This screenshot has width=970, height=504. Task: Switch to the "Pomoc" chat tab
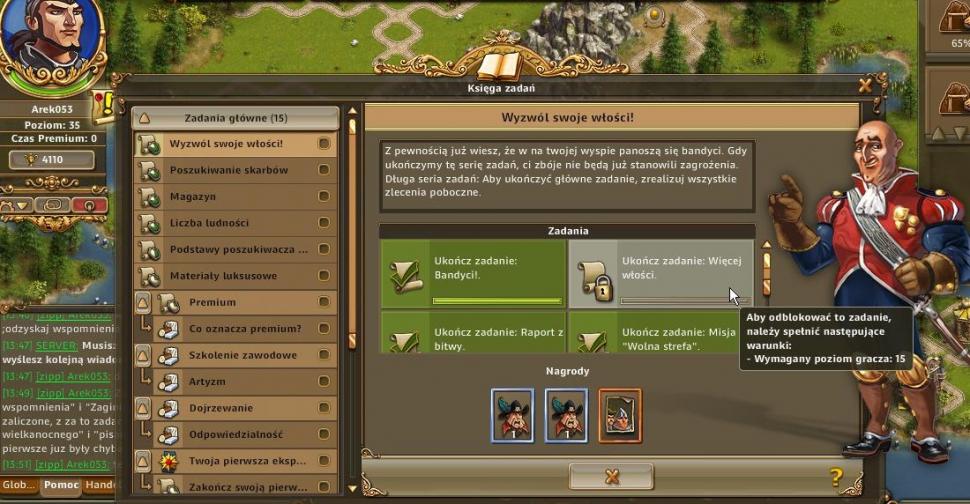(60, 486)
